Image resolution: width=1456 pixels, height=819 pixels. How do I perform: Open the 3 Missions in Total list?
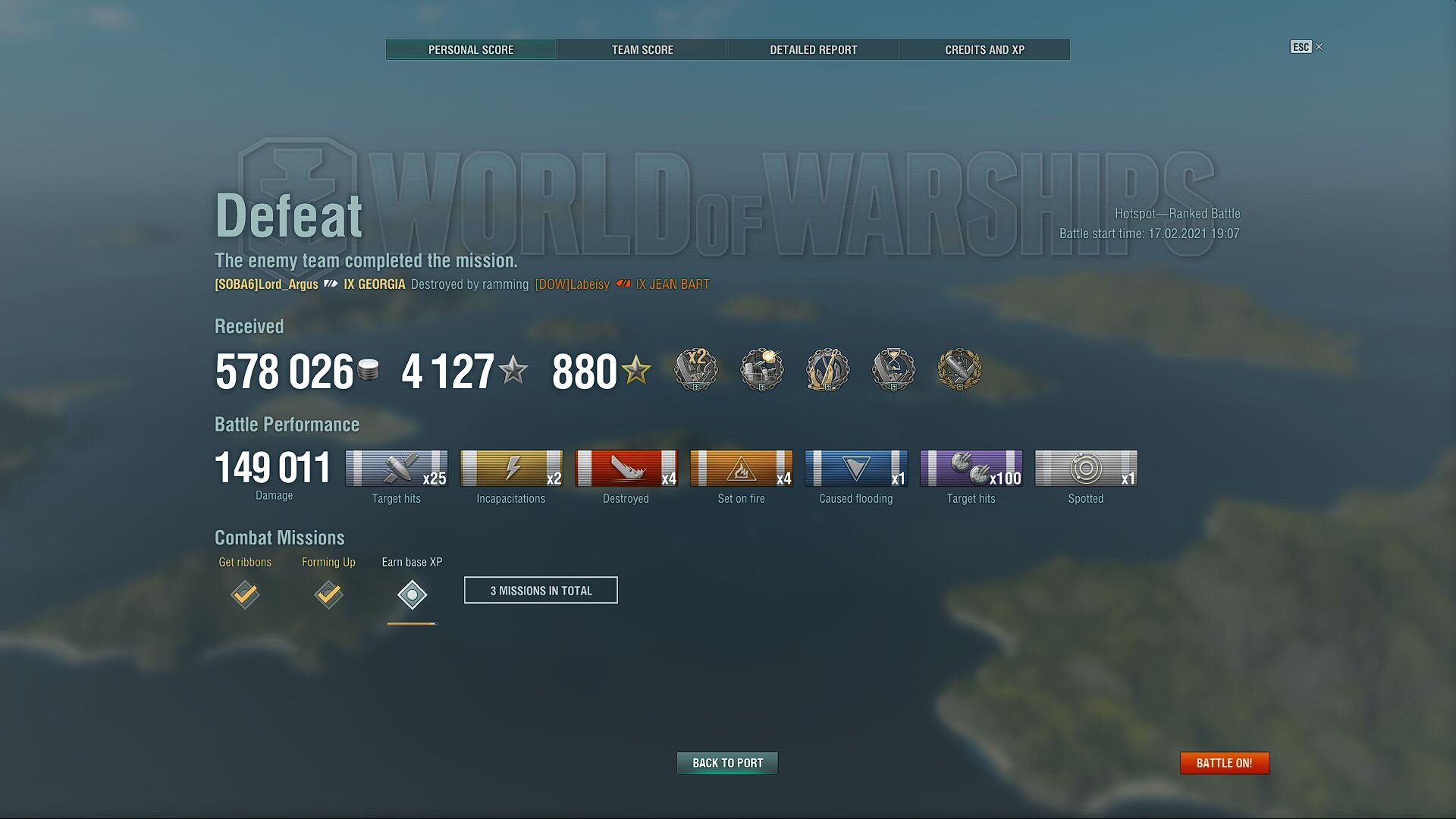point(541,590)
